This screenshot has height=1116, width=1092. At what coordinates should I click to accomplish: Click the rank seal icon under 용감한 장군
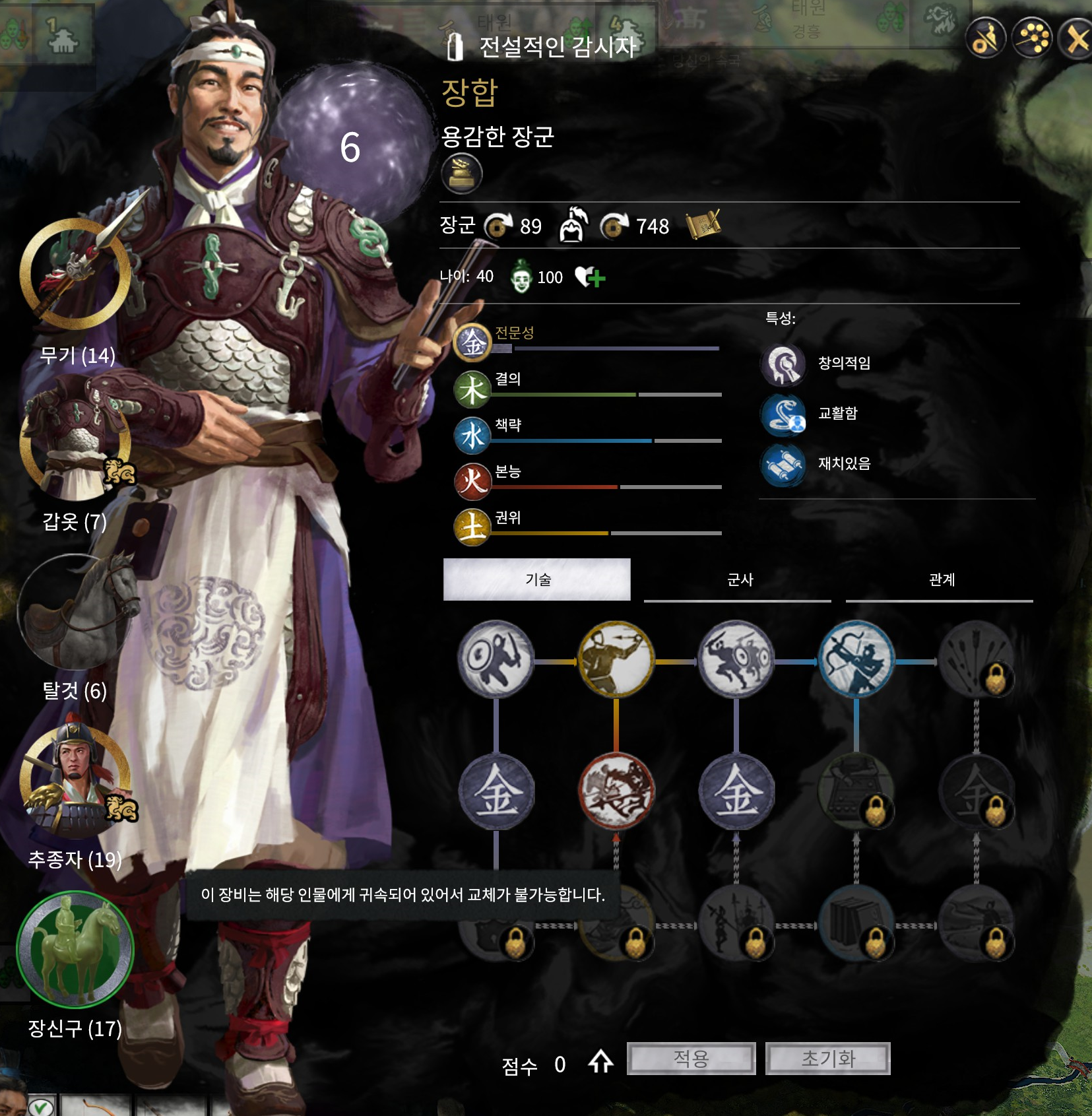pyautogui.click(x=461, y=174)
